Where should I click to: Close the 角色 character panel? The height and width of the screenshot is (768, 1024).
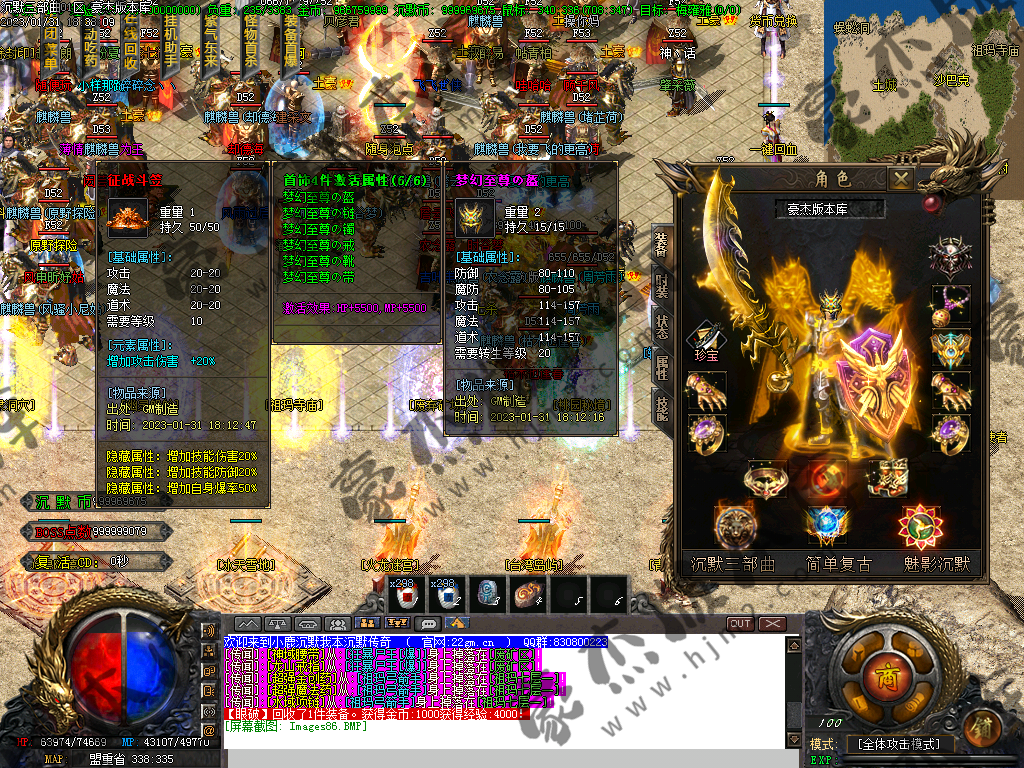(x=901, y=180)
